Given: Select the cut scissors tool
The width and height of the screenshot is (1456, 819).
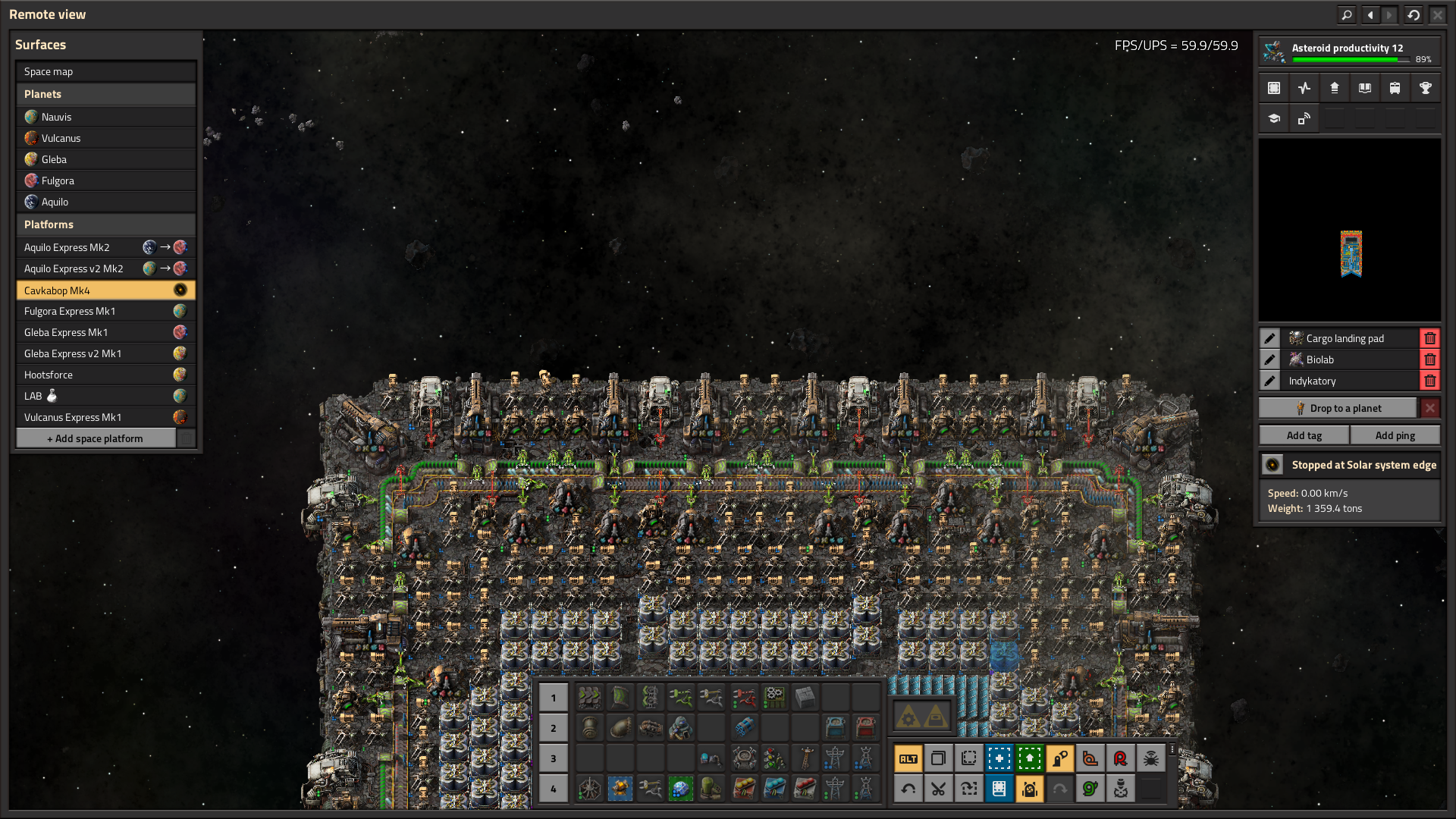Looking at the screenshot, I should (x=938, y=789).
